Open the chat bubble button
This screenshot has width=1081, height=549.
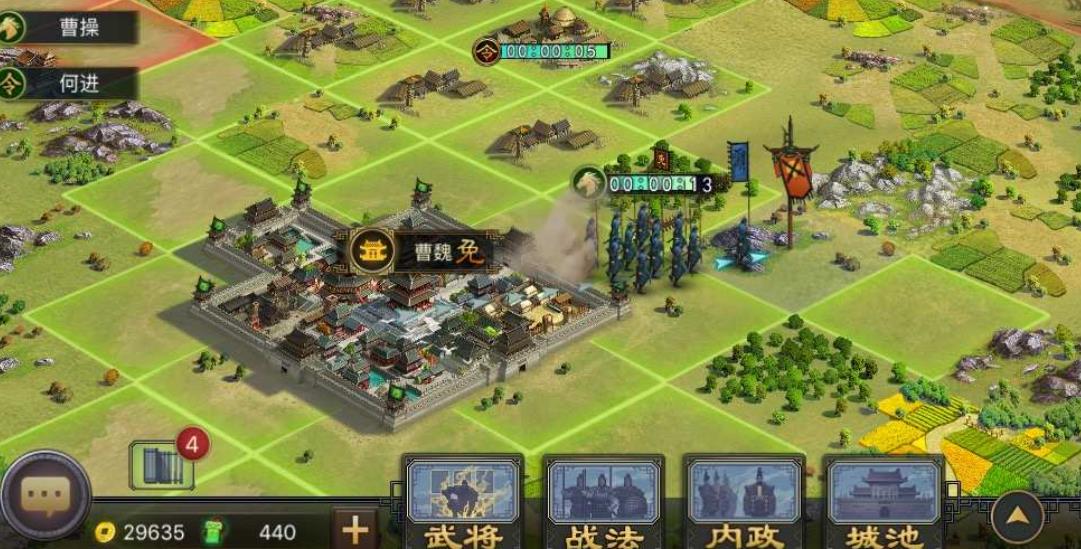[x=45, y=495]
